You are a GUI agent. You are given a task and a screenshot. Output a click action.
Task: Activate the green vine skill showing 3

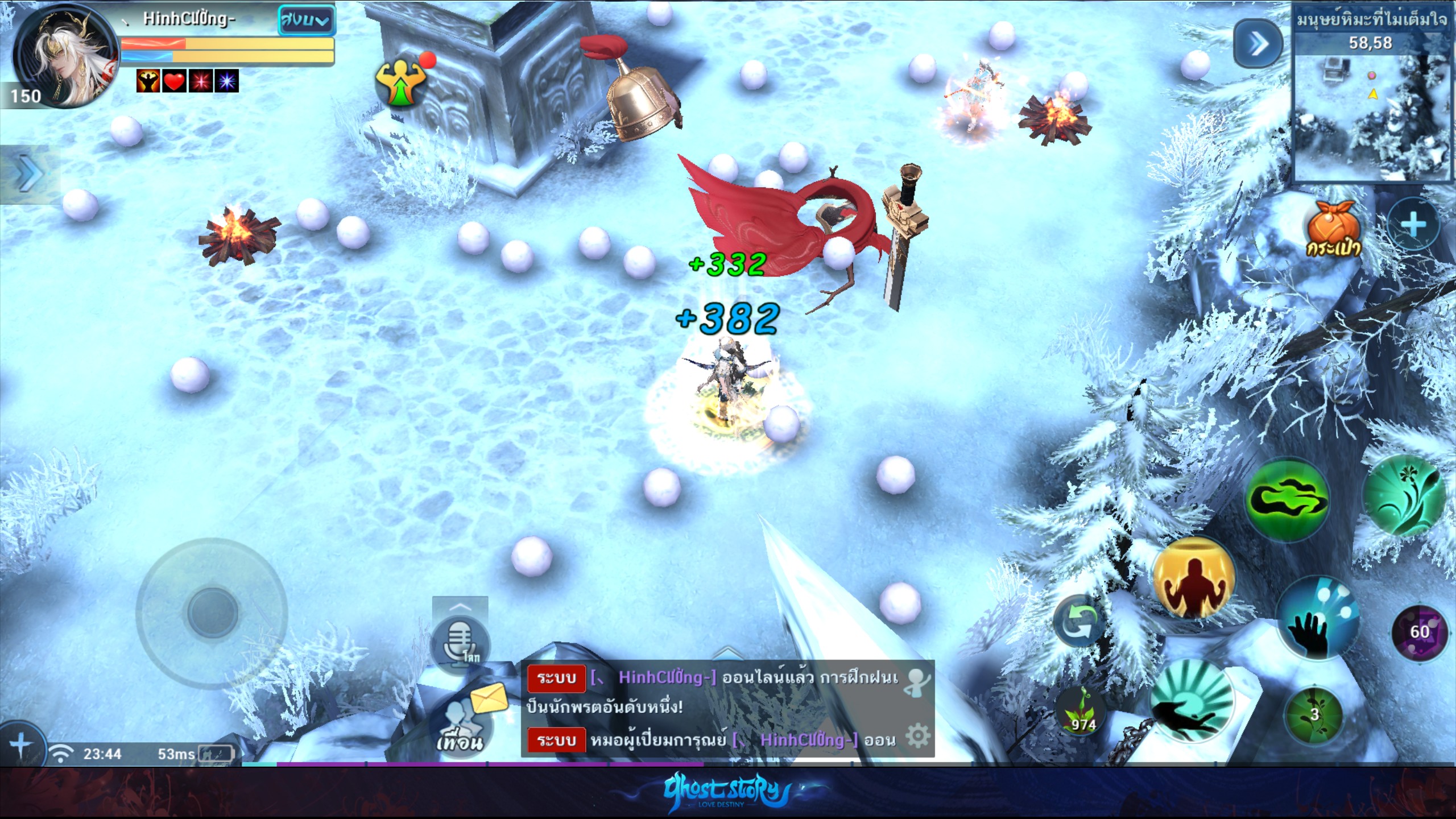[1314, 715]
